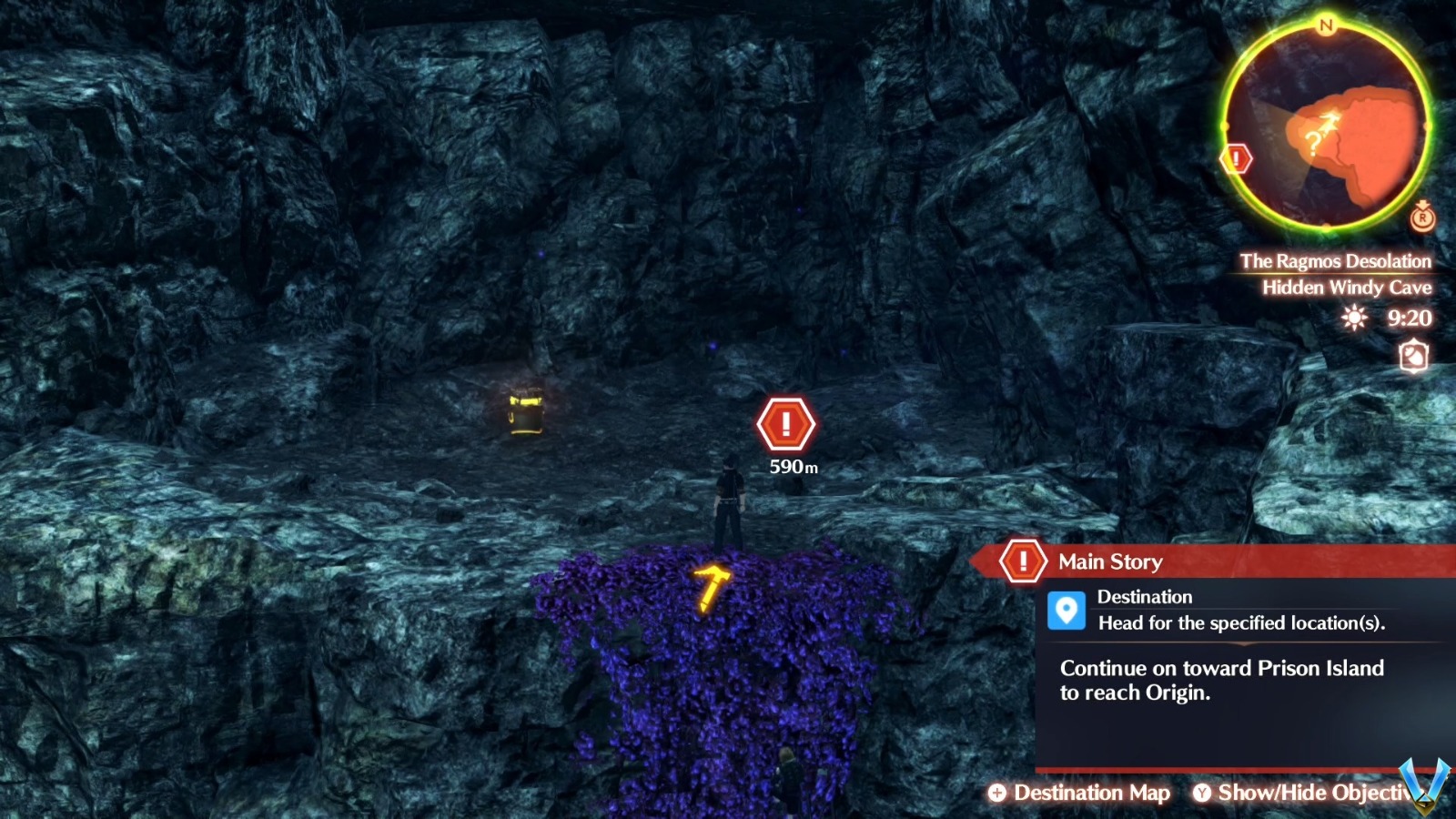Open the Destination Map
The image size is (1456, 819).
[1090, 794]
